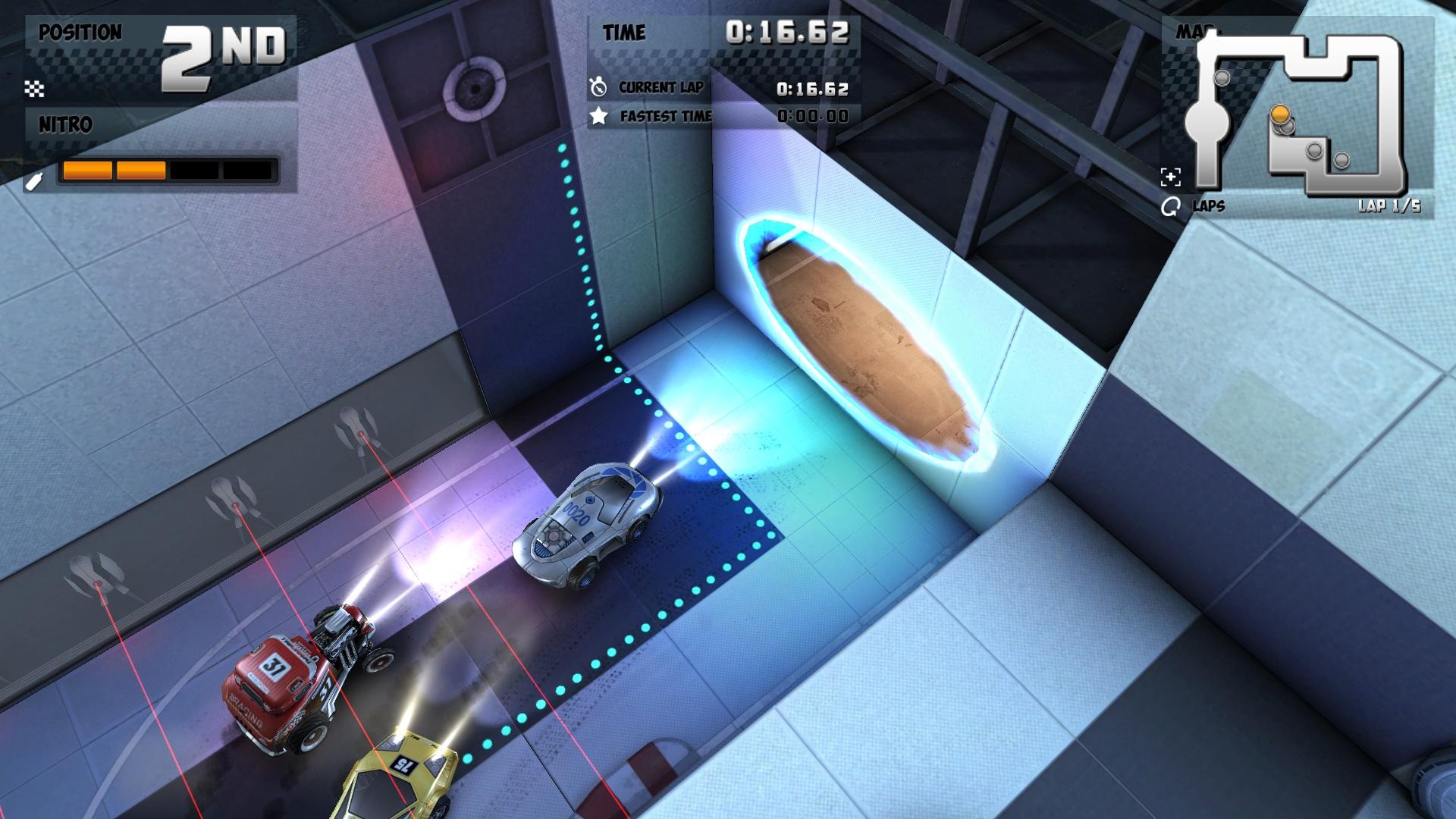This screenshot has height=819, width=1456.
Task: Click the LAPS label
Action: [x=1211, y=204]
